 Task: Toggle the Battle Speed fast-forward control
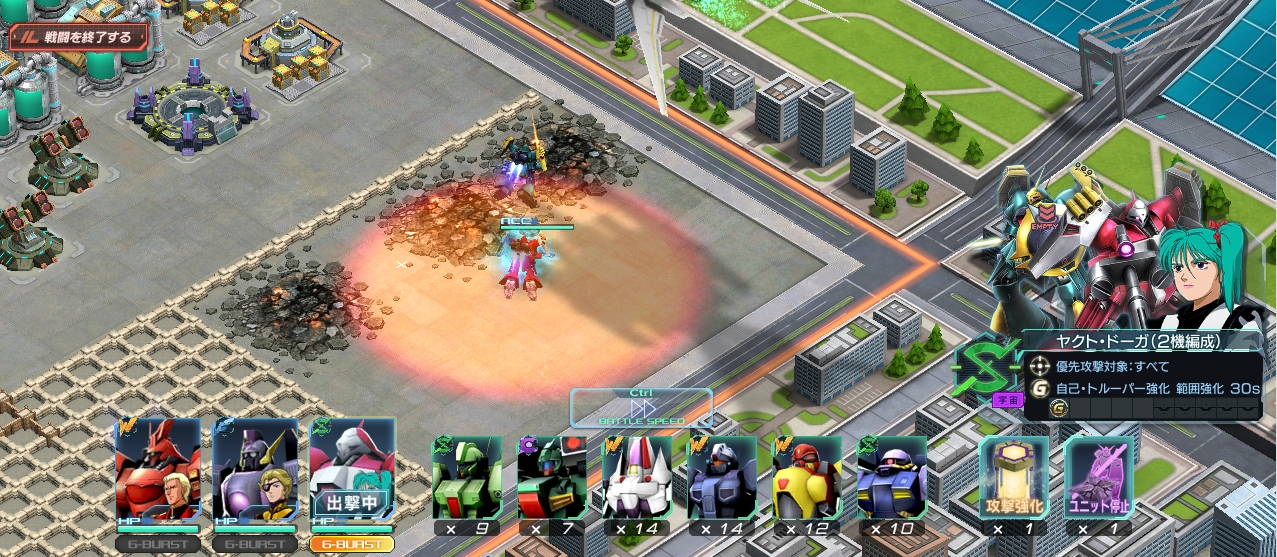coord(641,408)
